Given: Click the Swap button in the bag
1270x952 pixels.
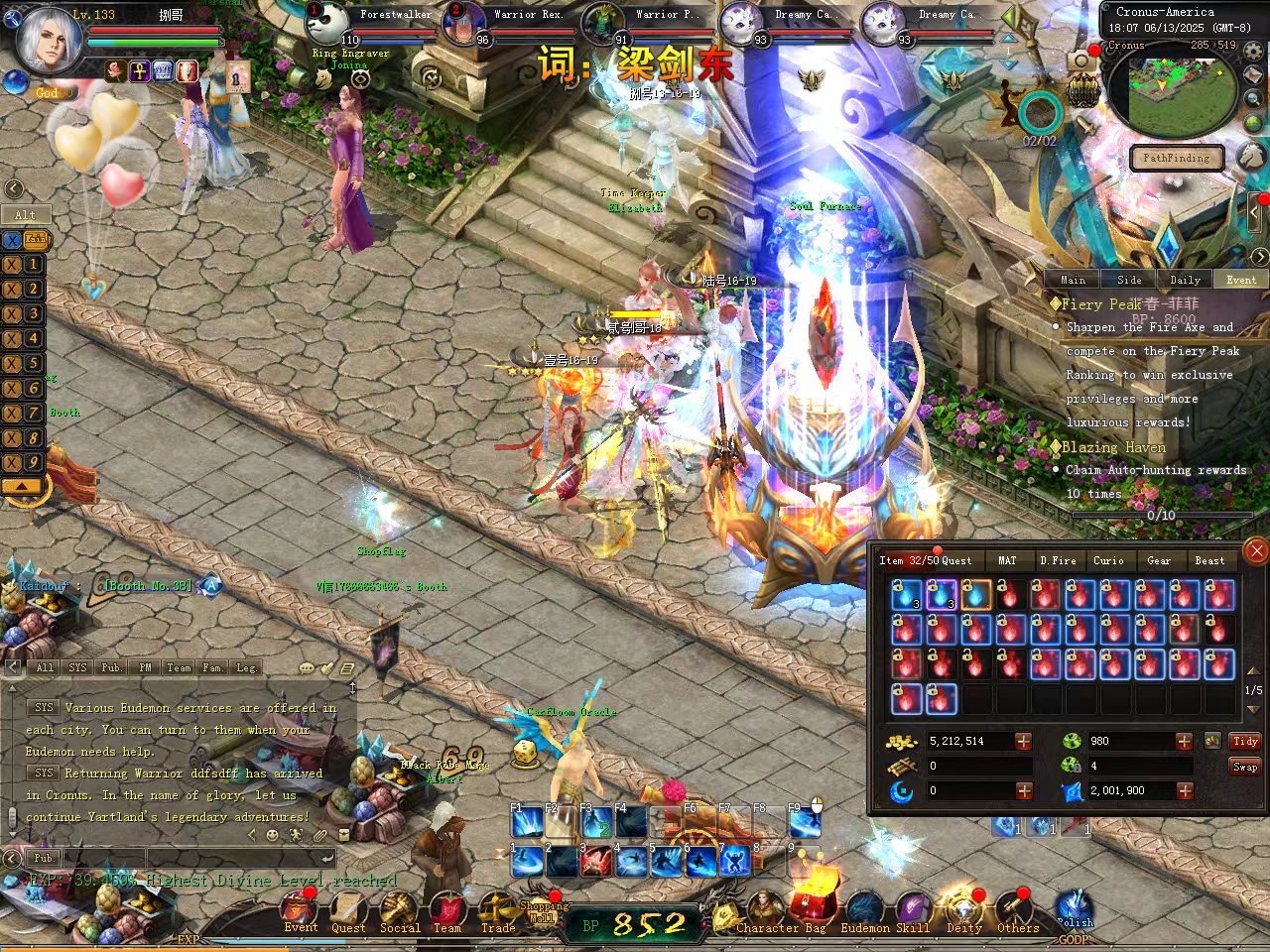Looking at the screenshot, I should tap(1245, 767).
